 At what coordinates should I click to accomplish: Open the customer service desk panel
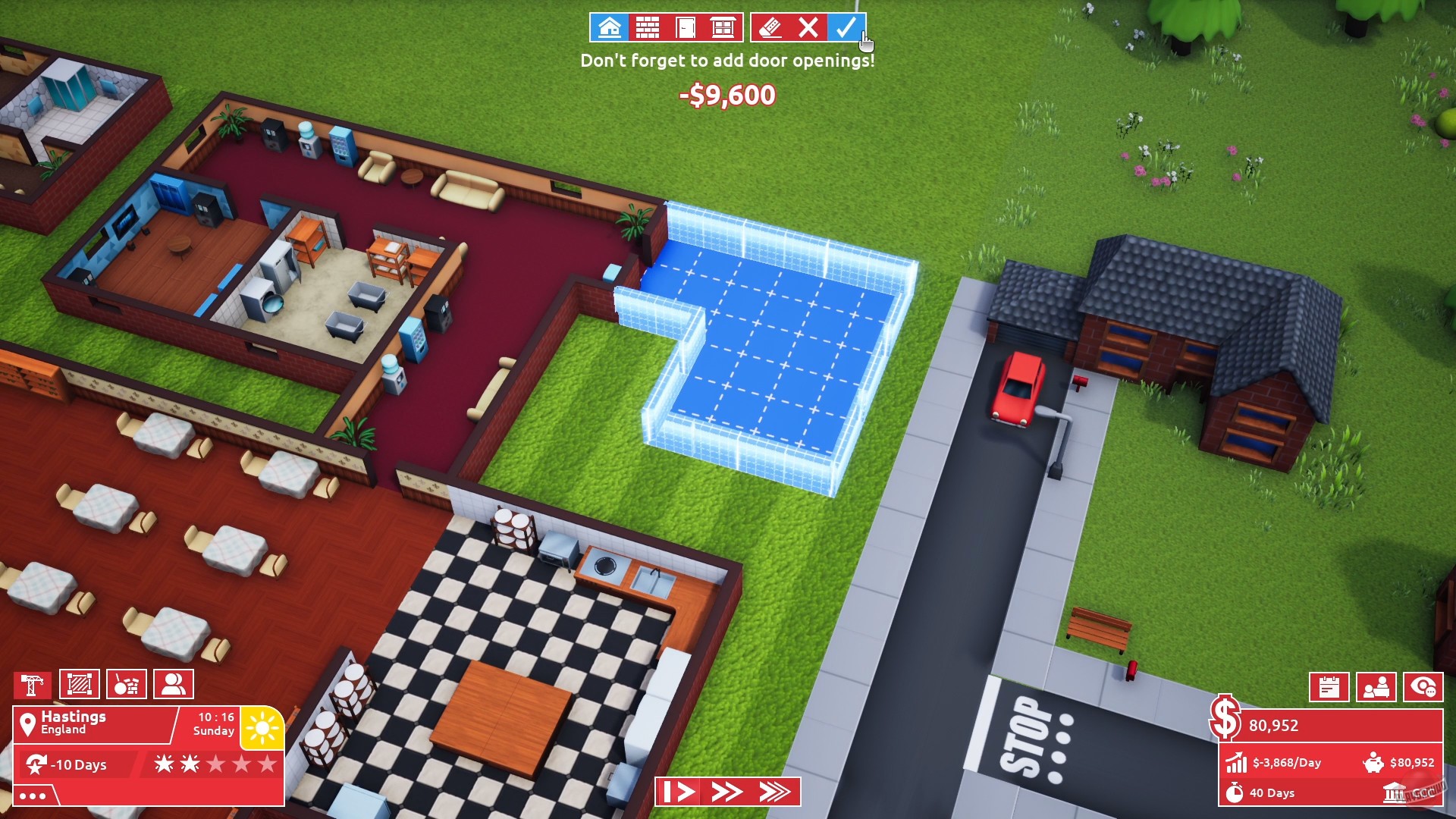coord(1378,688)
